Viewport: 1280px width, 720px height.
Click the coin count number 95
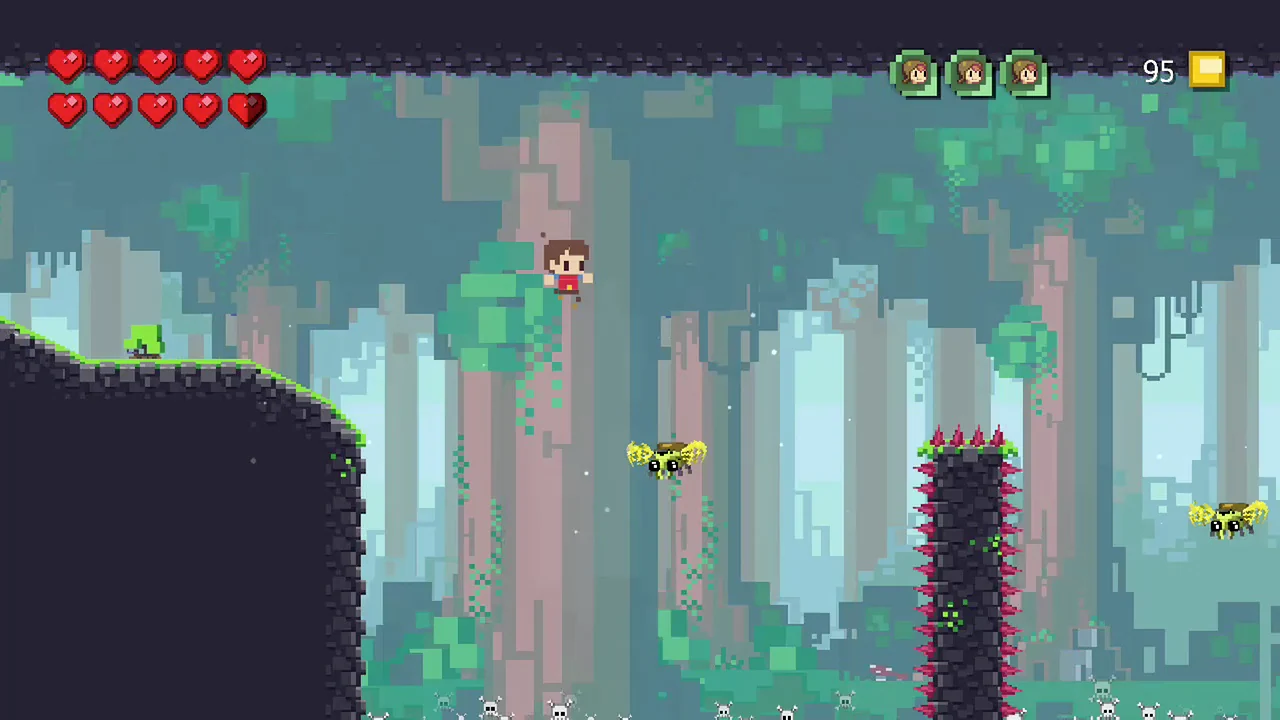(1158, 70)
